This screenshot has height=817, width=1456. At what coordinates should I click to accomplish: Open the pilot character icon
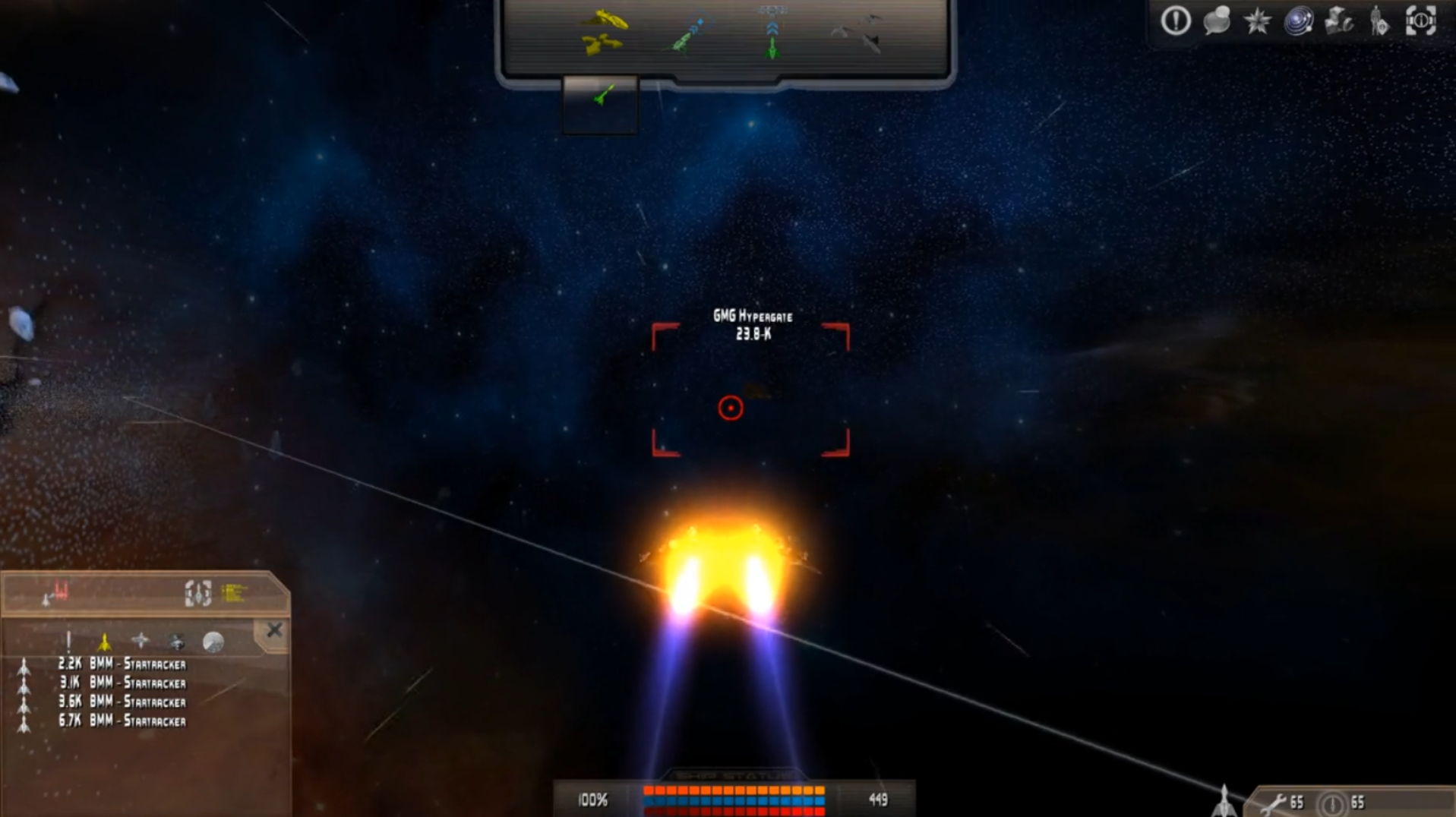[1379, 21]
